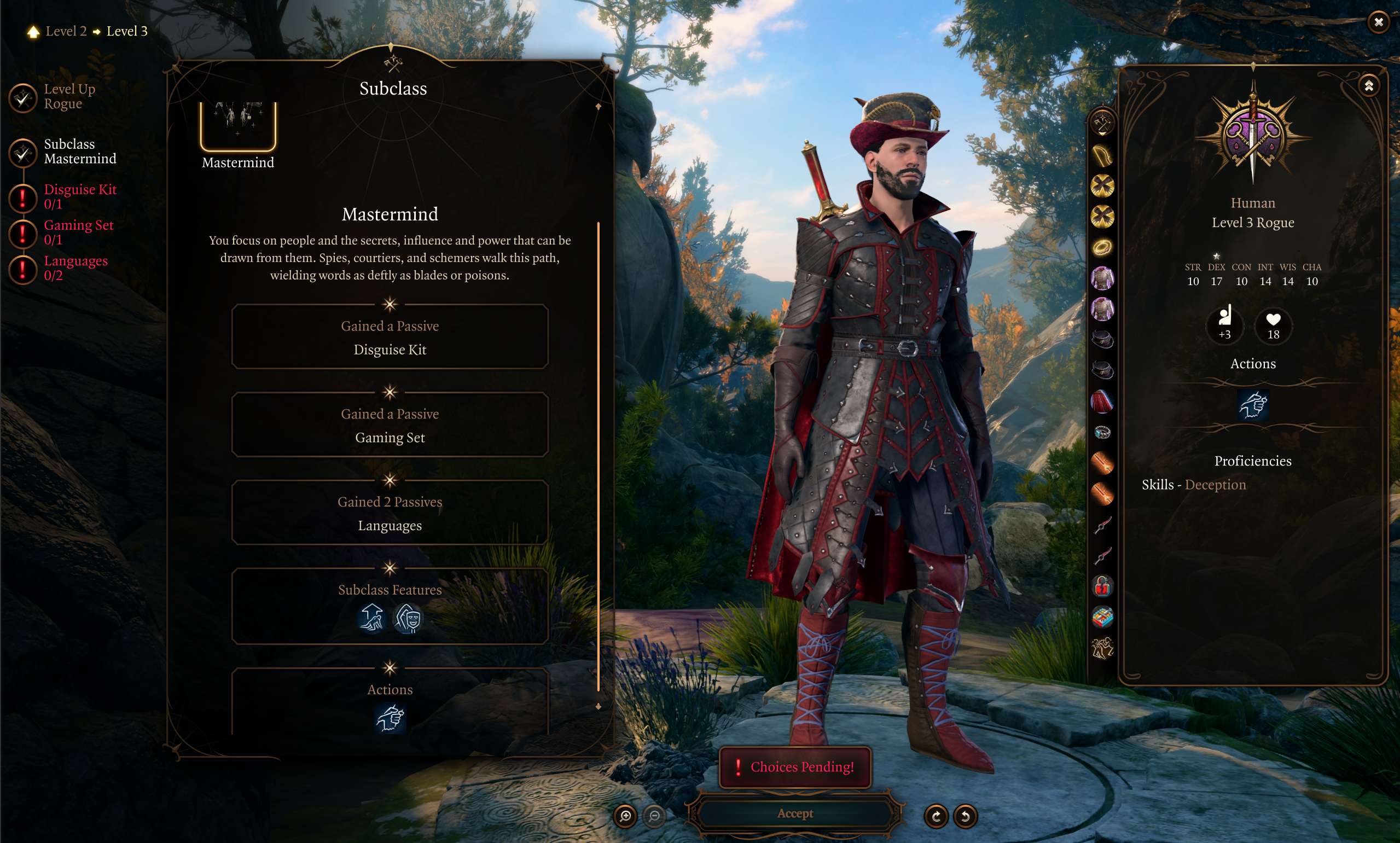Zoom out the character view
This screenshot has height=843, width=1400.
coord(654,816)
